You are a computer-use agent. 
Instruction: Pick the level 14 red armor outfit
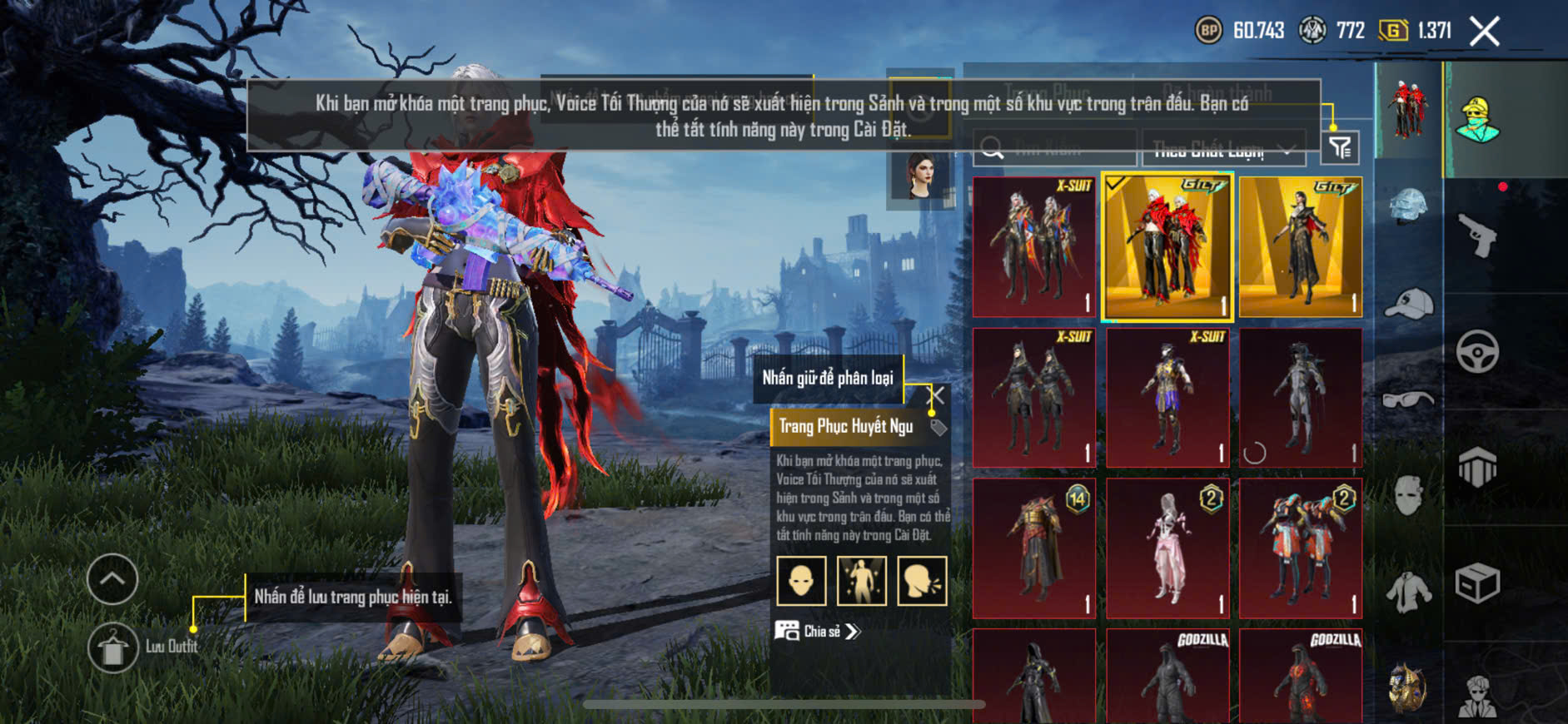1033,548
